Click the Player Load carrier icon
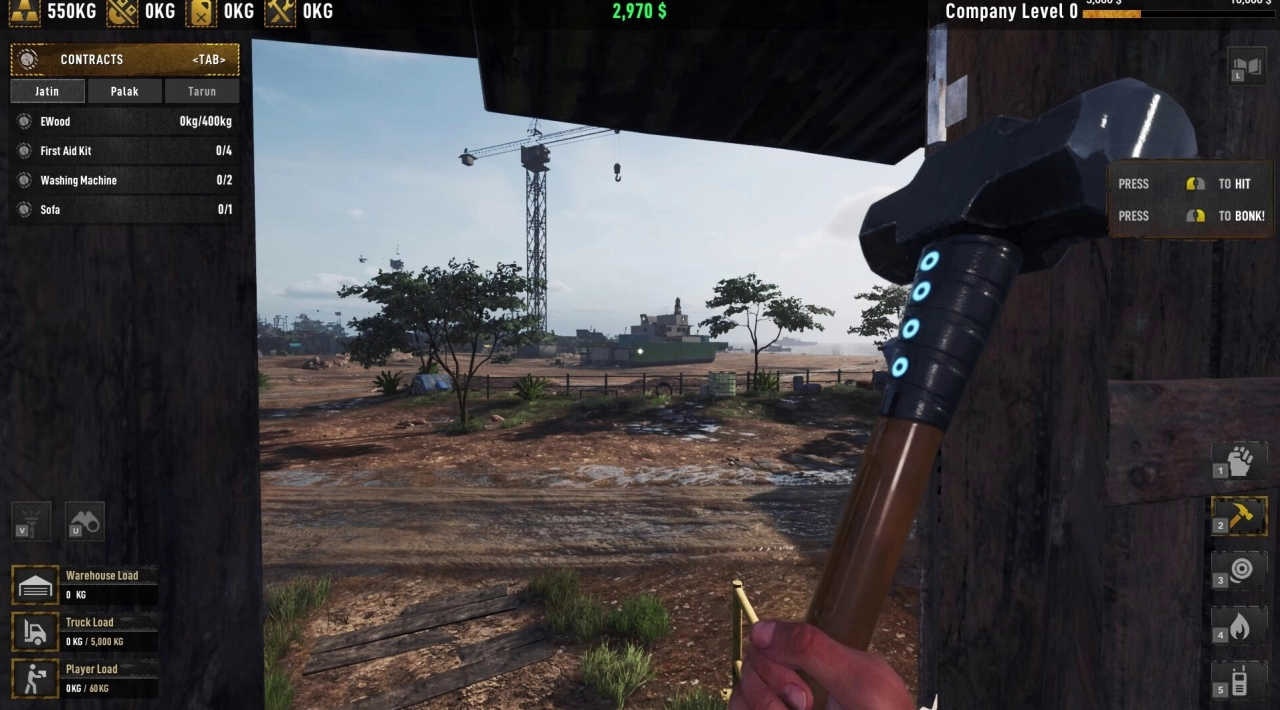Image resolution: width=1280 pixels, height=710 pixels. 35,678
